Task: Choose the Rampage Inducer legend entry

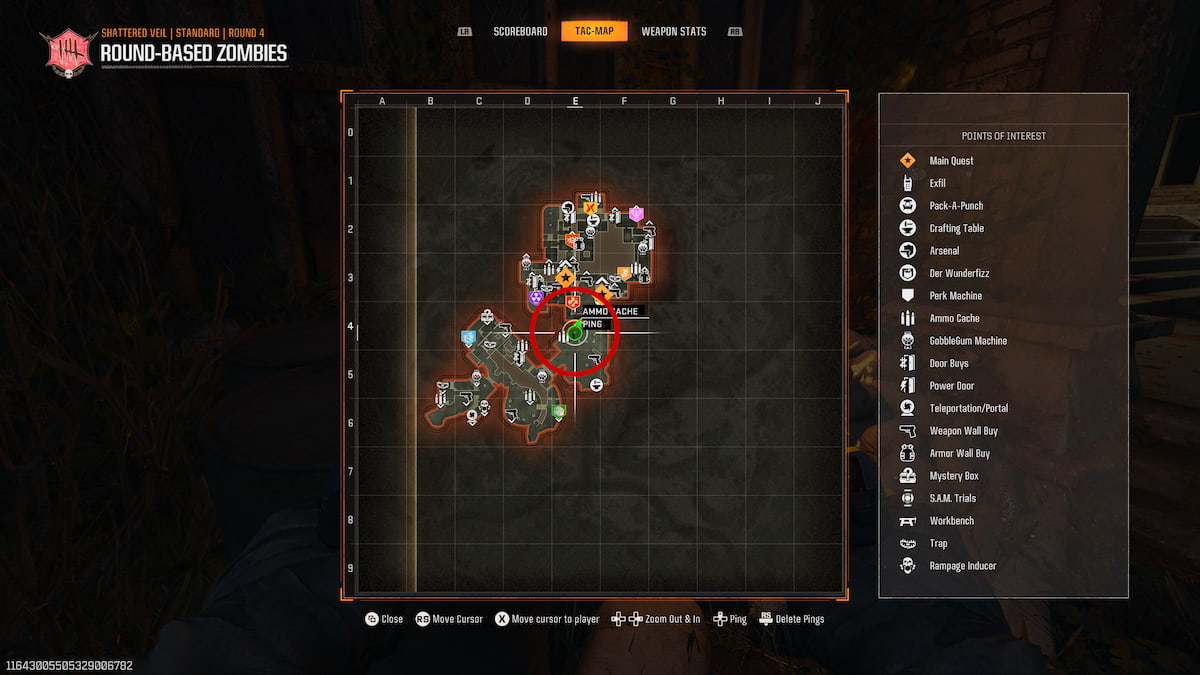Action: click(962, 566)
